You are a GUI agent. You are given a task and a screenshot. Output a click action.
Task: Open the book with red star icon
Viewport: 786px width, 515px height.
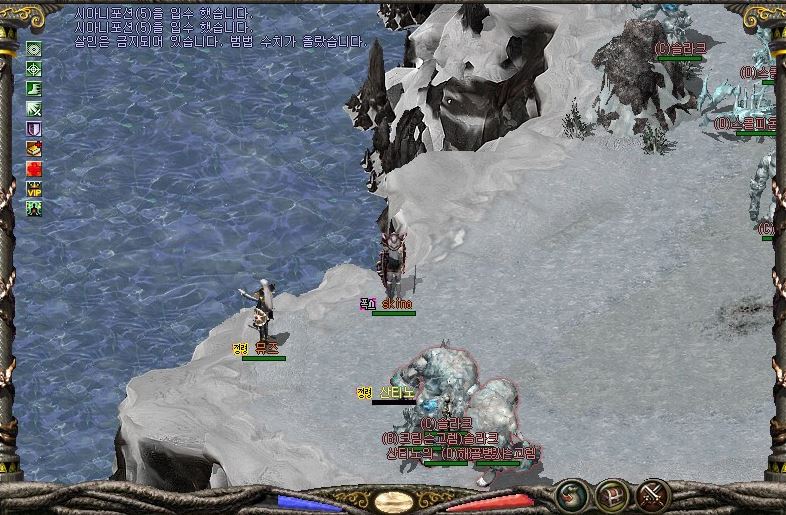pos(34,148)
